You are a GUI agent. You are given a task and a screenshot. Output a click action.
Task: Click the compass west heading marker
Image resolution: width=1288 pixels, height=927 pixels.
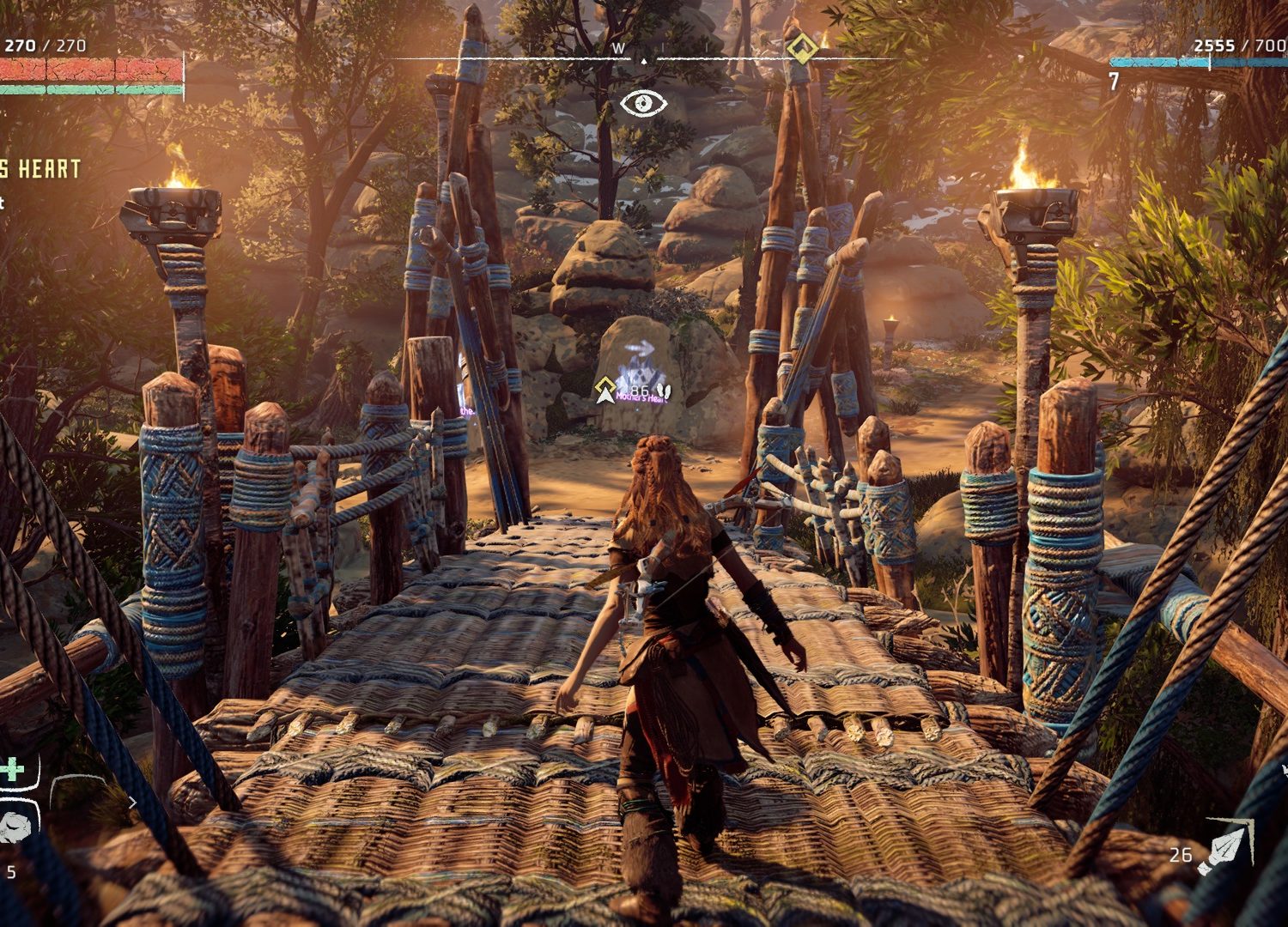click(618, 48)
